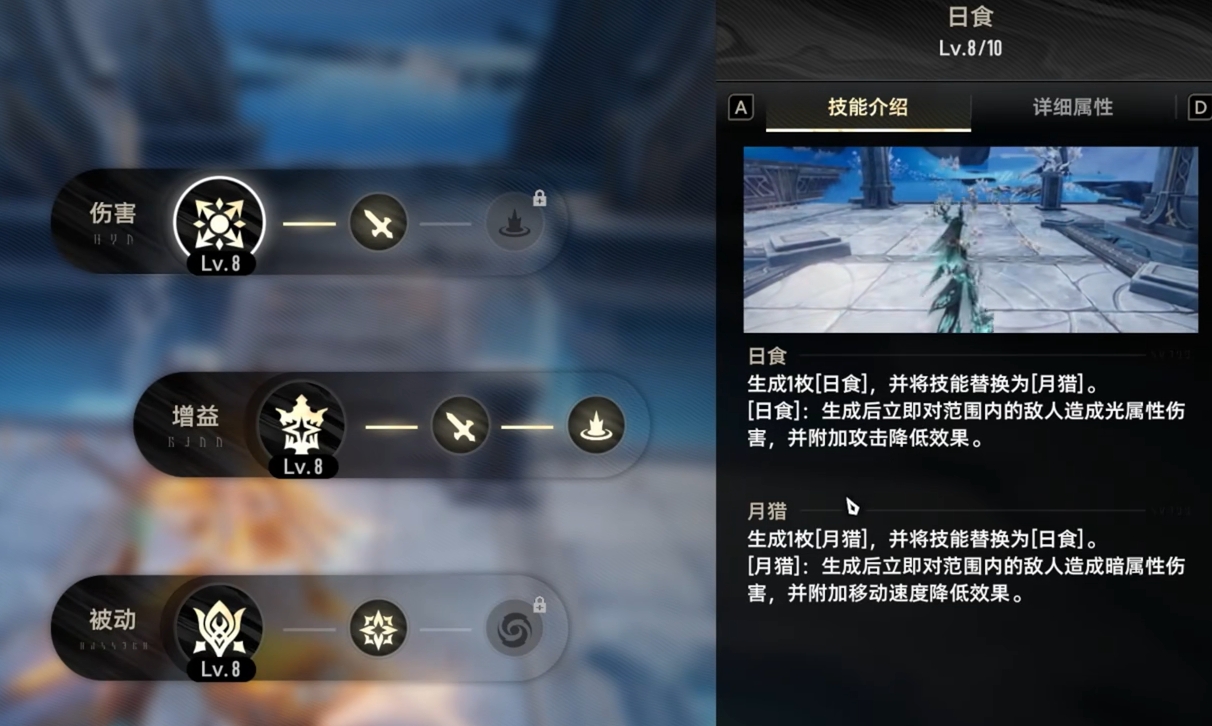Select the unlocked flame node in 增益 row
The image size is (1212, 726).
(596, 426)
